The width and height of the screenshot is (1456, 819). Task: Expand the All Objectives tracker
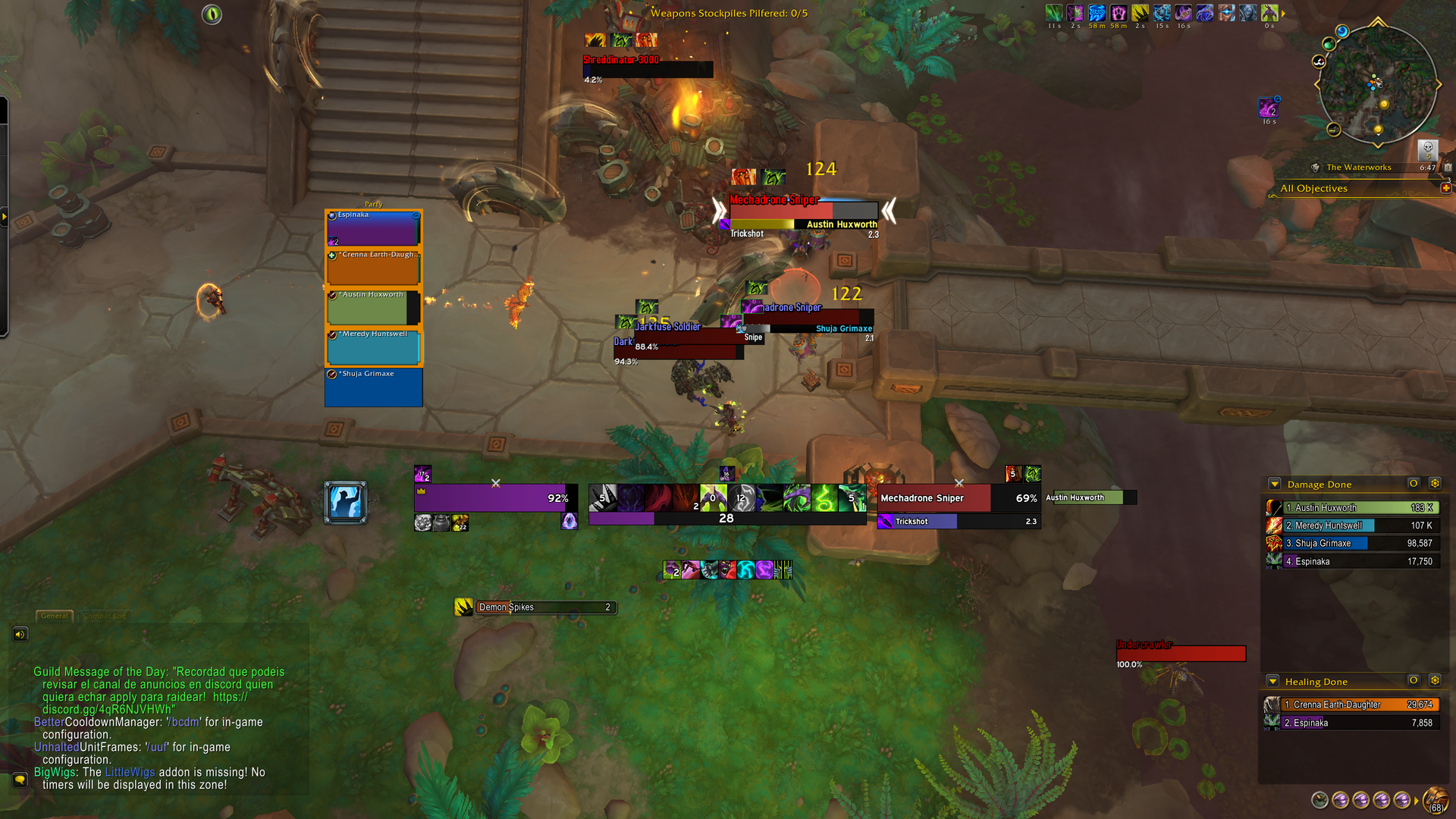(x=1445, y=188)
